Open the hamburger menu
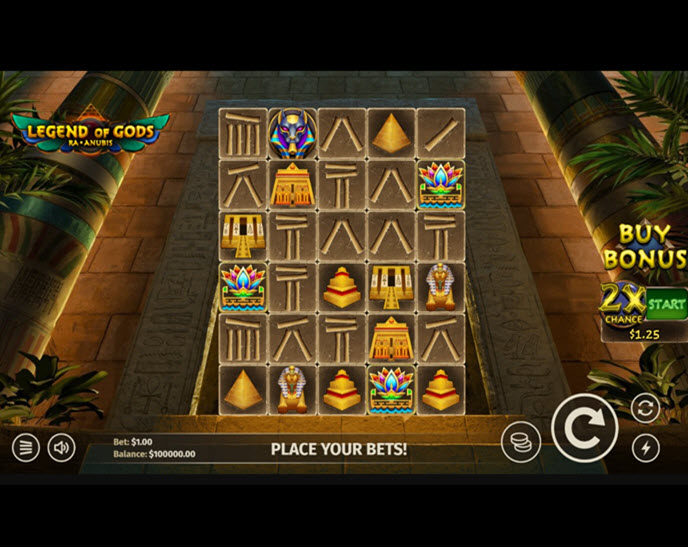 tap(26, 447)
